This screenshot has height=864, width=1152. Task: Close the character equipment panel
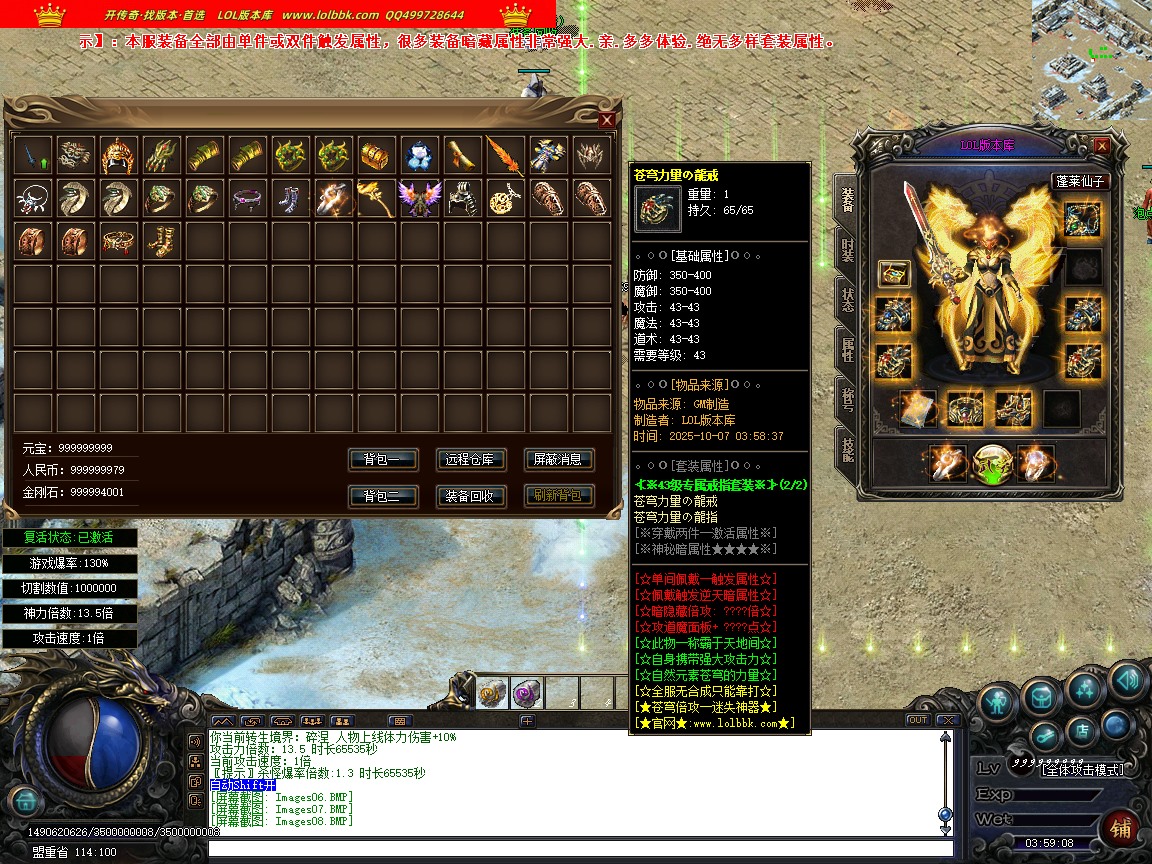(1101, 146)
